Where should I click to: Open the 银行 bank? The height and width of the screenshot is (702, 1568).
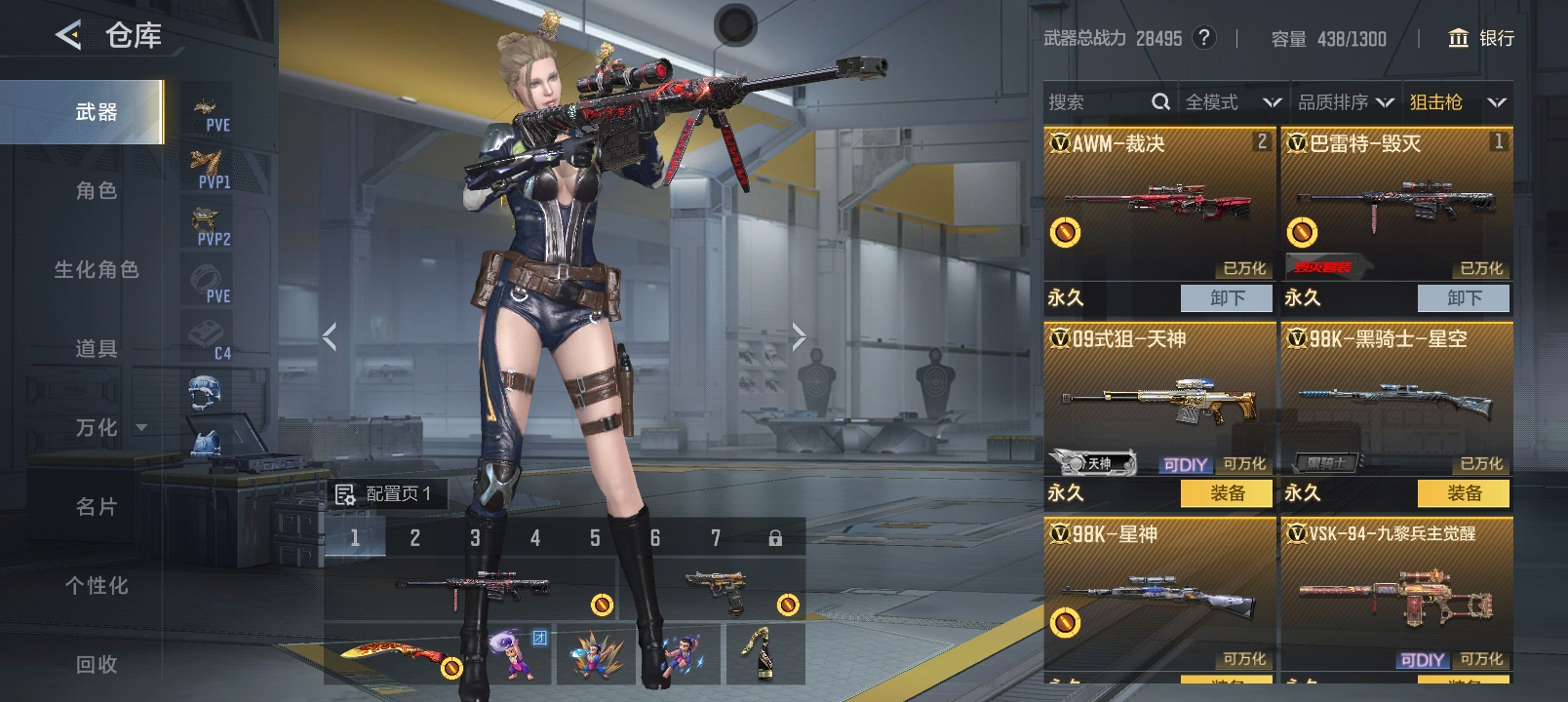[1481, 38]
